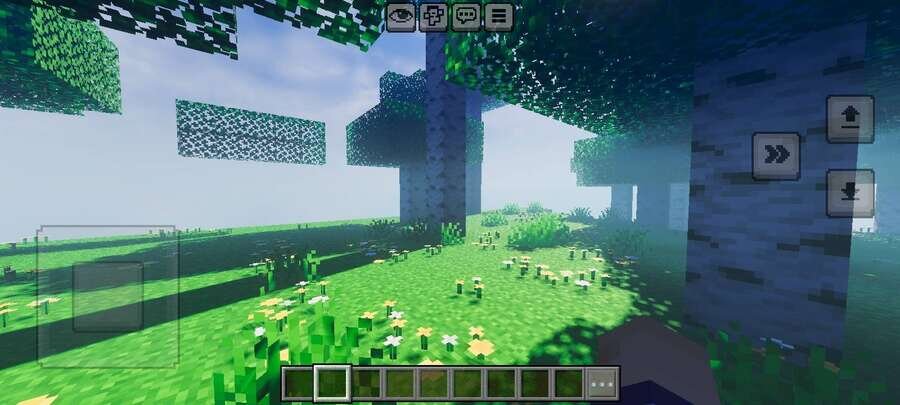Tap the on-screen movement joystick pad
The width and height of the screenshot is (900, 405).
[x=108, y=296]
